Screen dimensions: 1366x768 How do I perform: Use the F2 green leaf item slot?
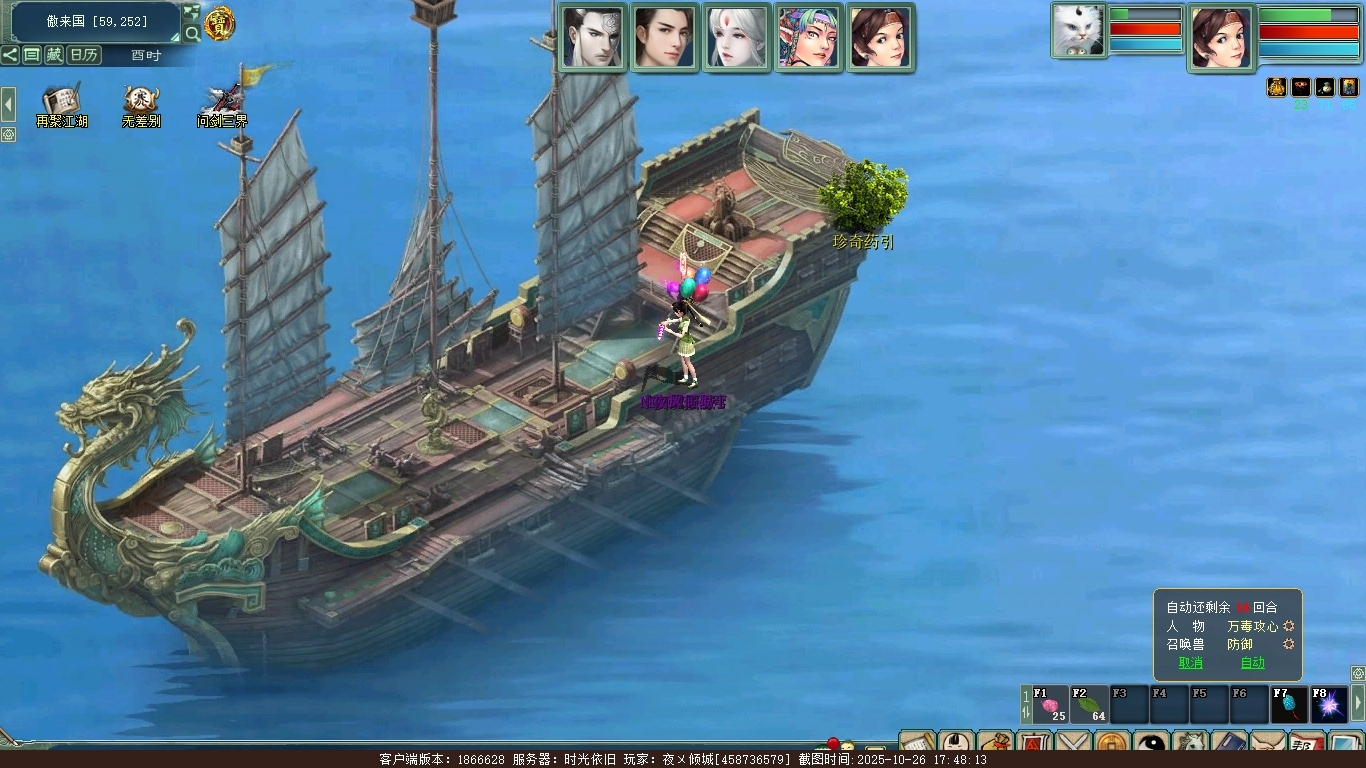coord(1090,705)
